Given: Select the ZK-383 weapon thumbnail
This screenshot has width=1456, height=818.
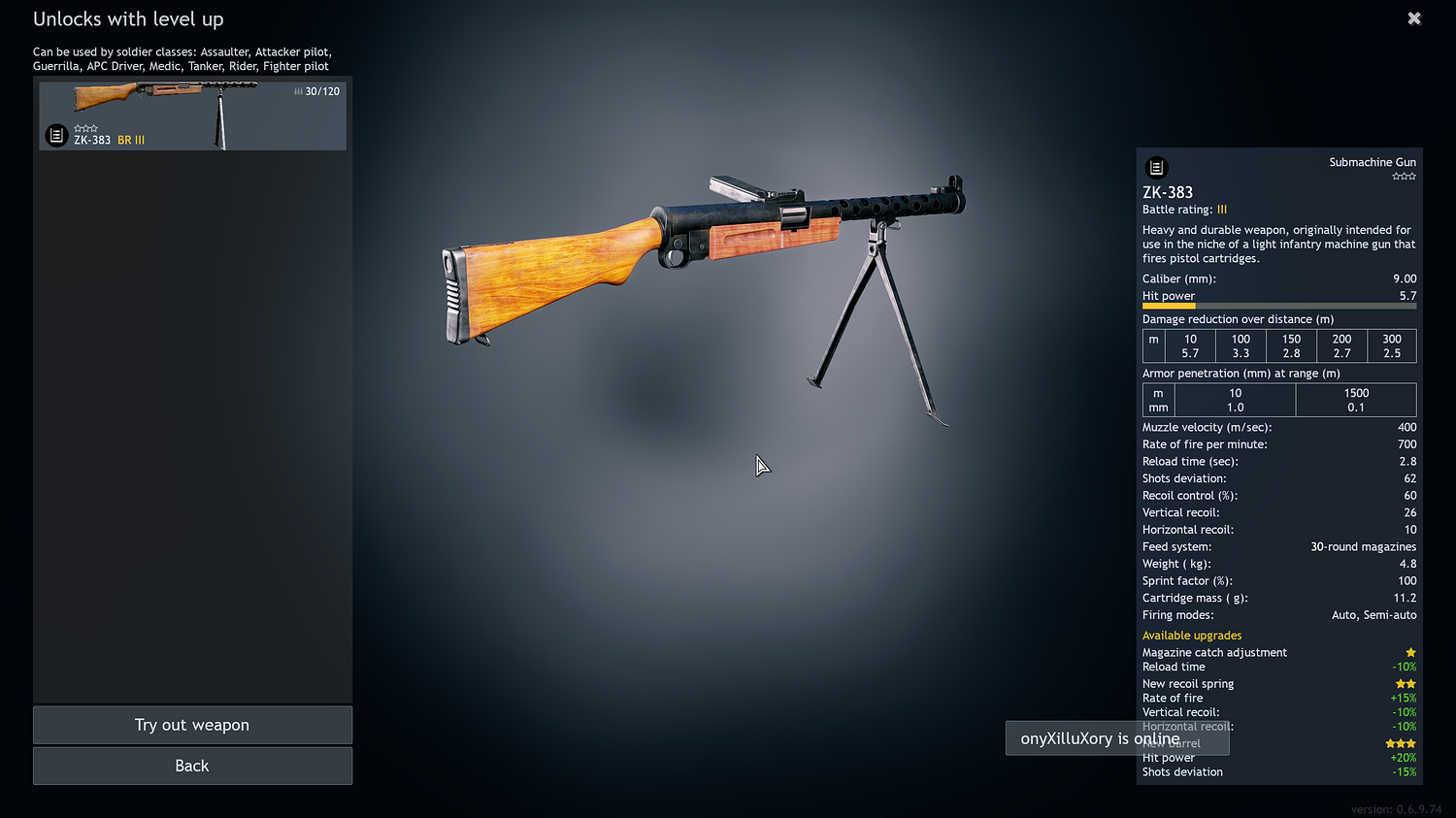Looking at the screenshot, I should pos(192,115).
